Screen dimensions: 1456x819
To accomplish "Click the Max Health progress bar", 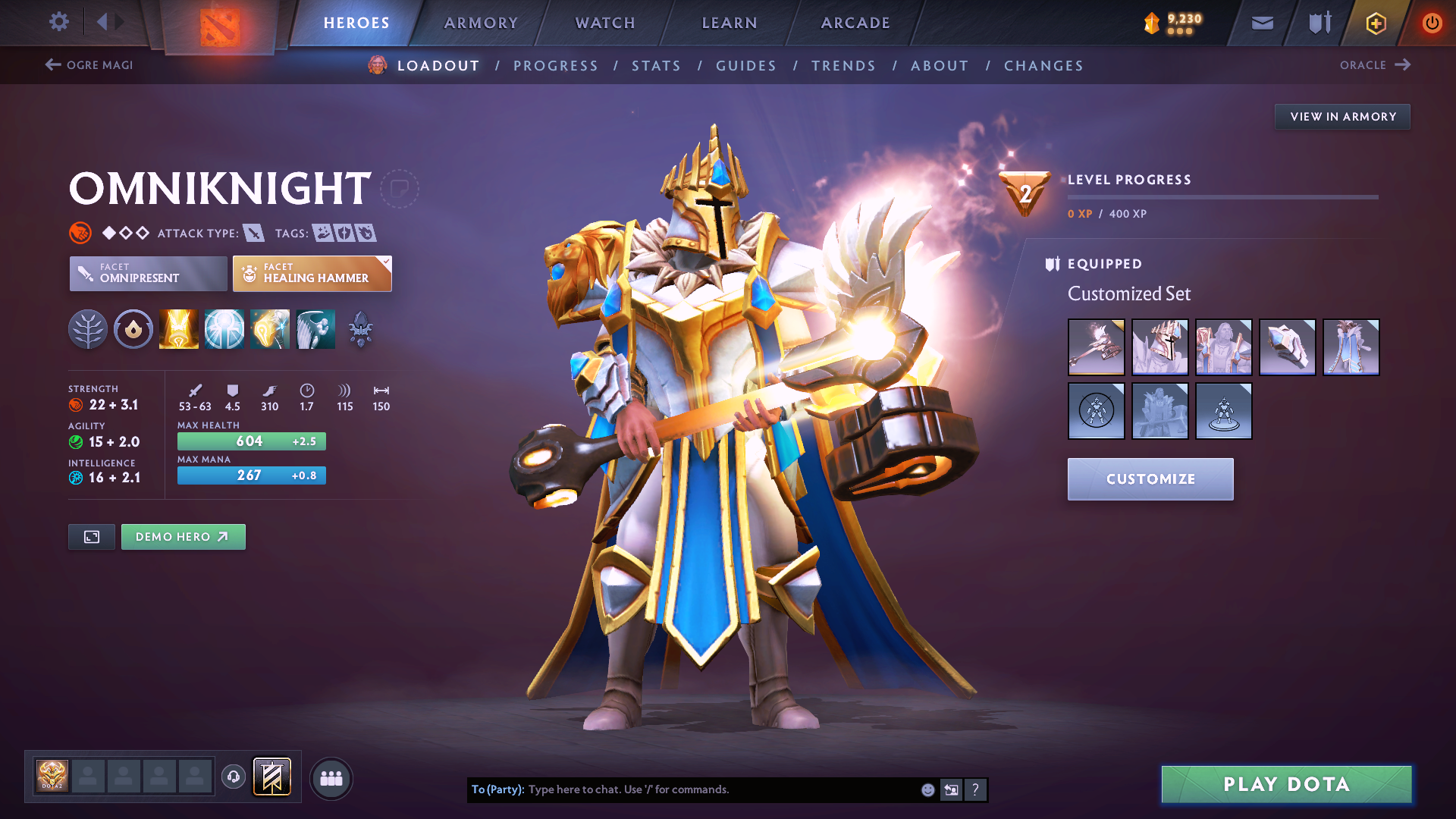I will click(251, 441).
